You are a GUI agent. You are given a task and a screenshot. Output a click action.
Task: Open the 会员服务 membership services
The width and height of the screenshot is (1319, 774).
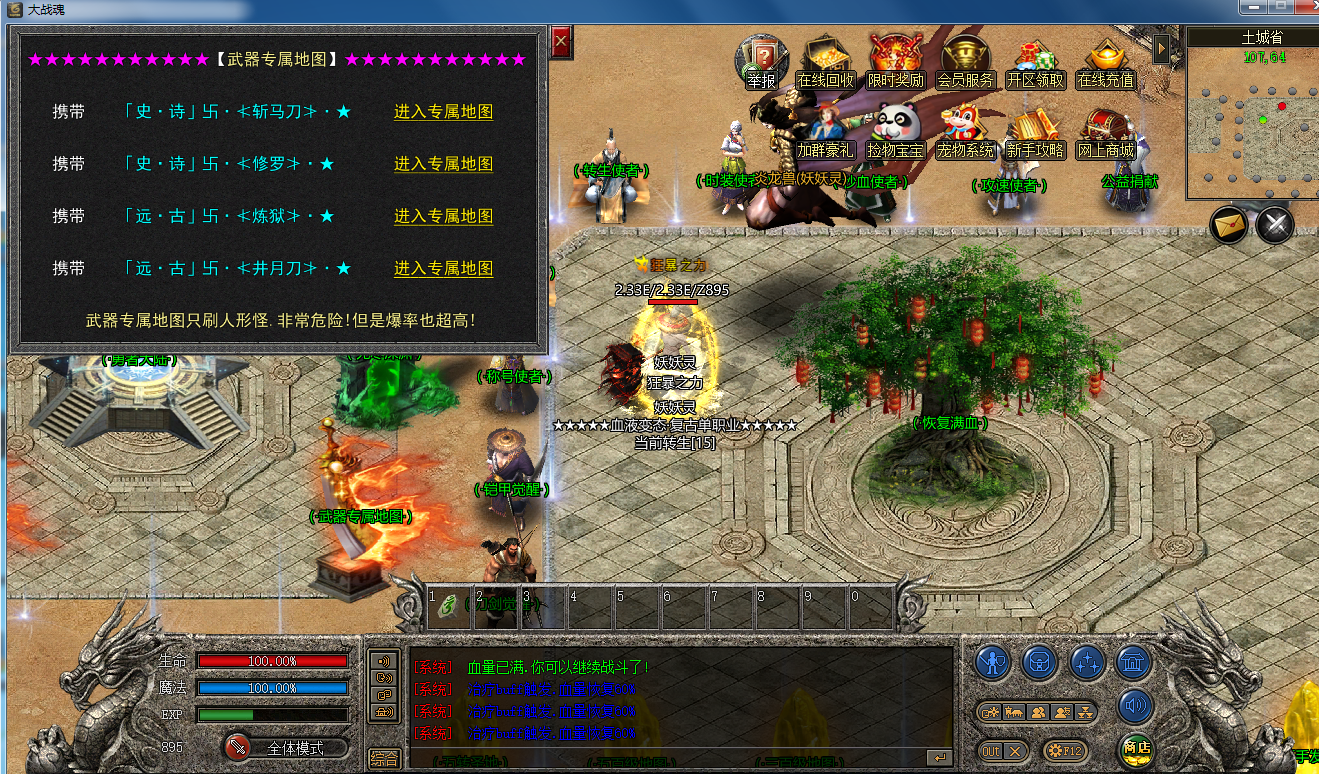(x=965, y=61)
